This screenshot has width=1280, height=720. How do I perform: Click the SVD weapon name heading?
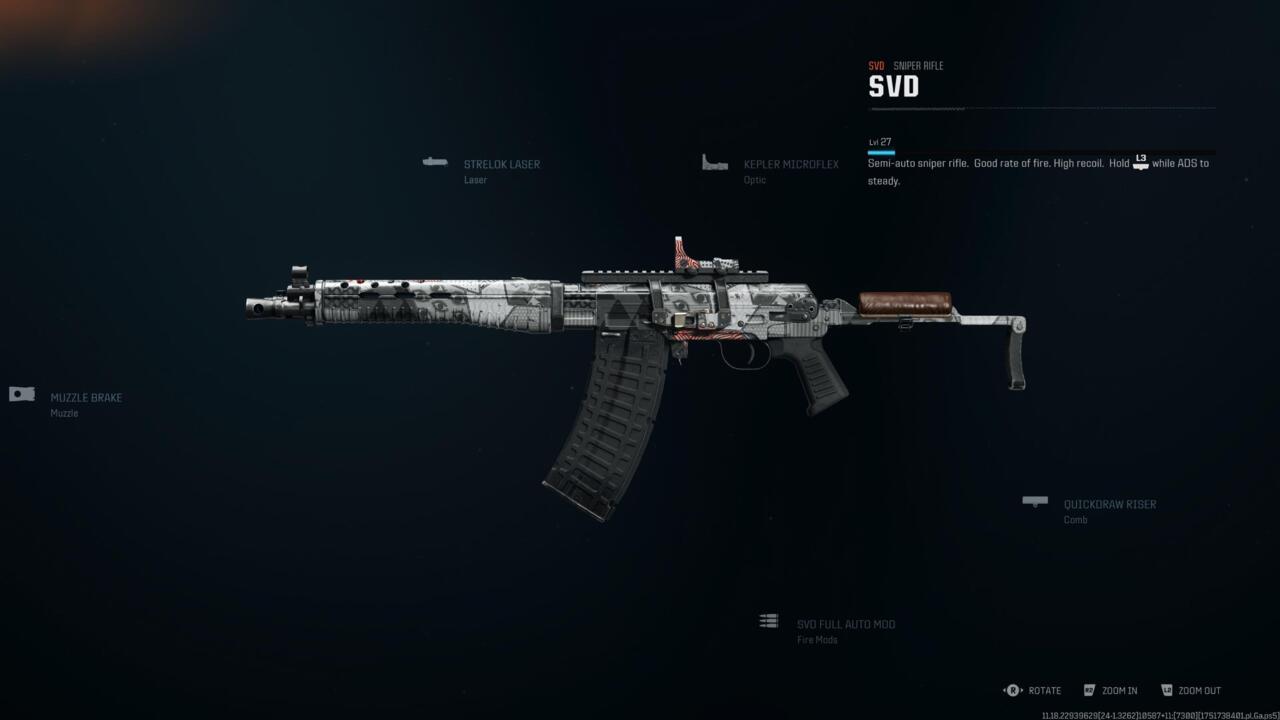[x=891, y=87]
